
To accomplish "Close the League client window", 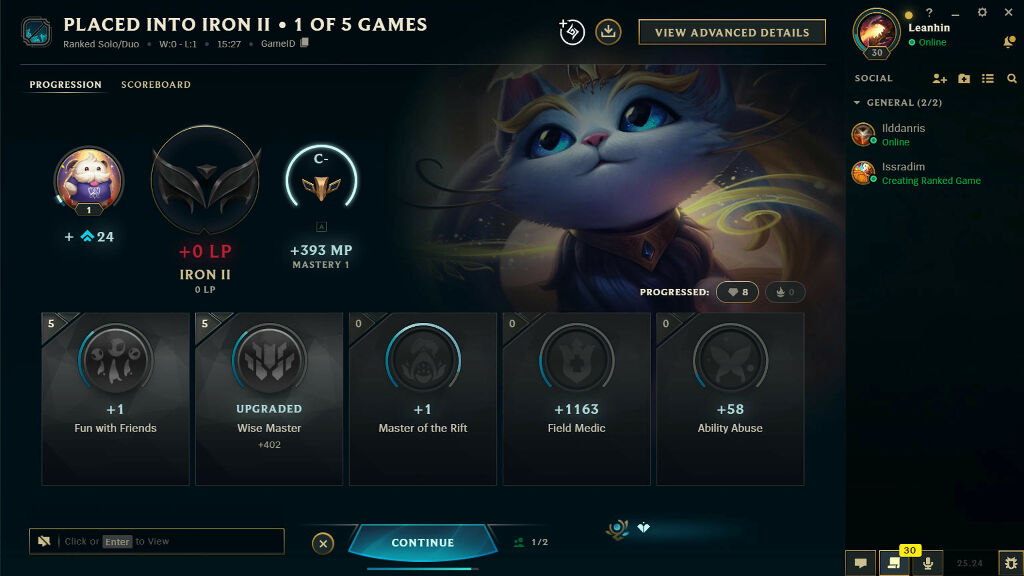I will point(1008,12).
